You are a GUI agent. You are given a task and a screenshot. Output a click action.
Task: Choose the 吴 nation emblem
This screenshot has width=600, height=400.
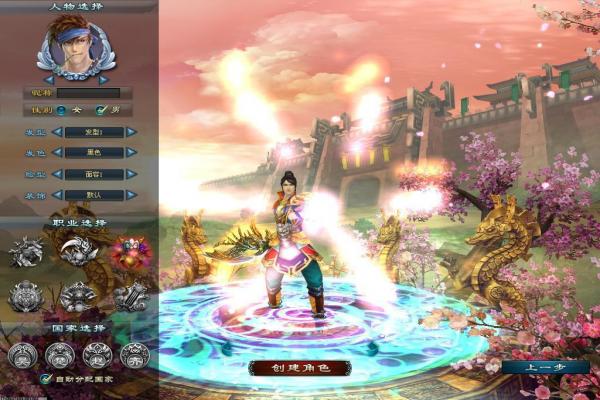point(22,355)
